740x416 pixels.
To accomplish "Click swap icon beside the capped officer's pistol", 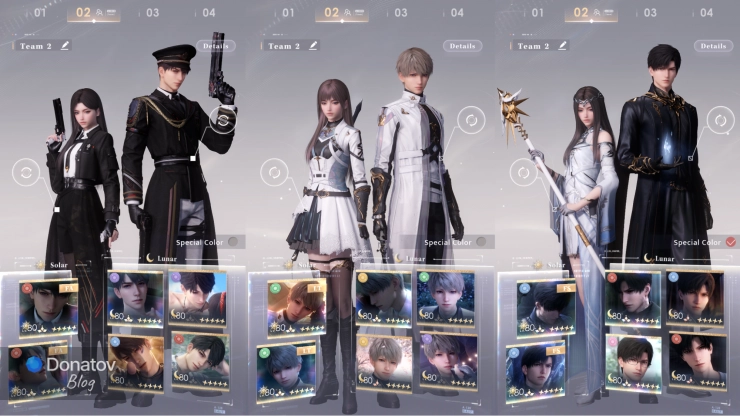I will pos(225,121).
